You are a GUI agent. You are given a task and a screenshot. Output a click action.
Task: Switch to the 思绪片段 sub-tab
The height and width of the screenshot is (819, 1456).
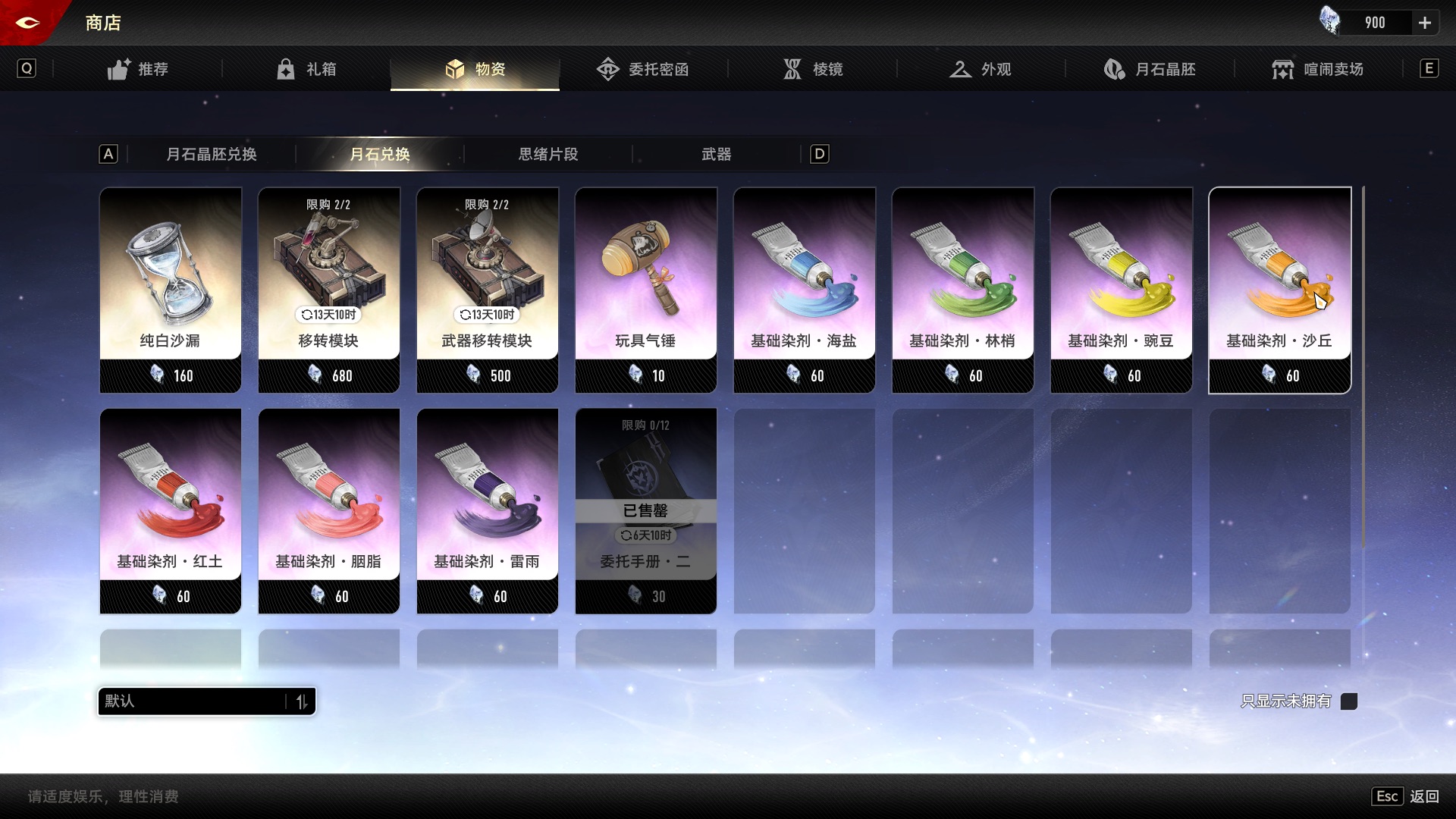(548, 154)
